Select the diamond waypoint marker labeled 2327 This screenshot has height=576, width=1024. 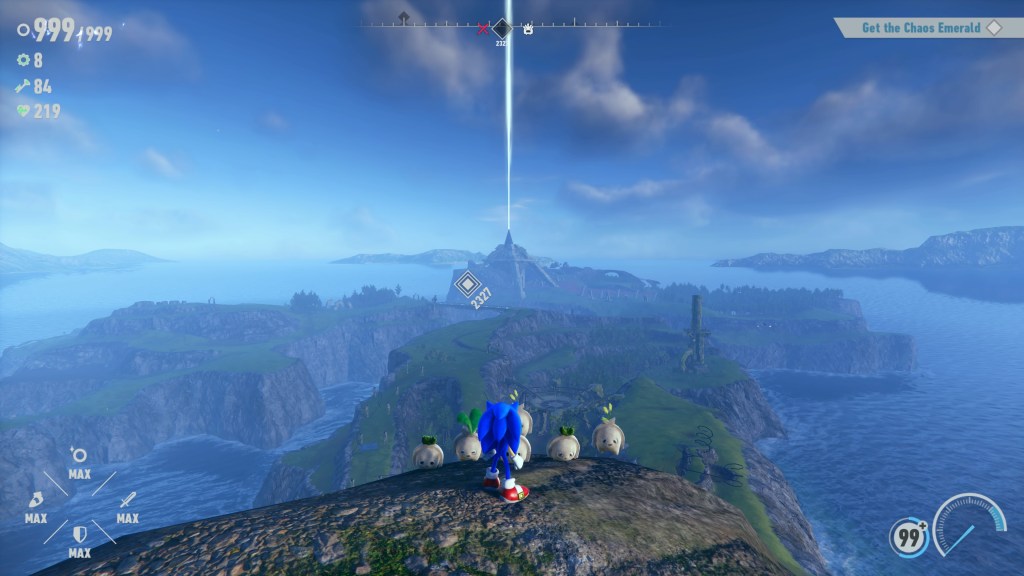(x=466, y=285)
